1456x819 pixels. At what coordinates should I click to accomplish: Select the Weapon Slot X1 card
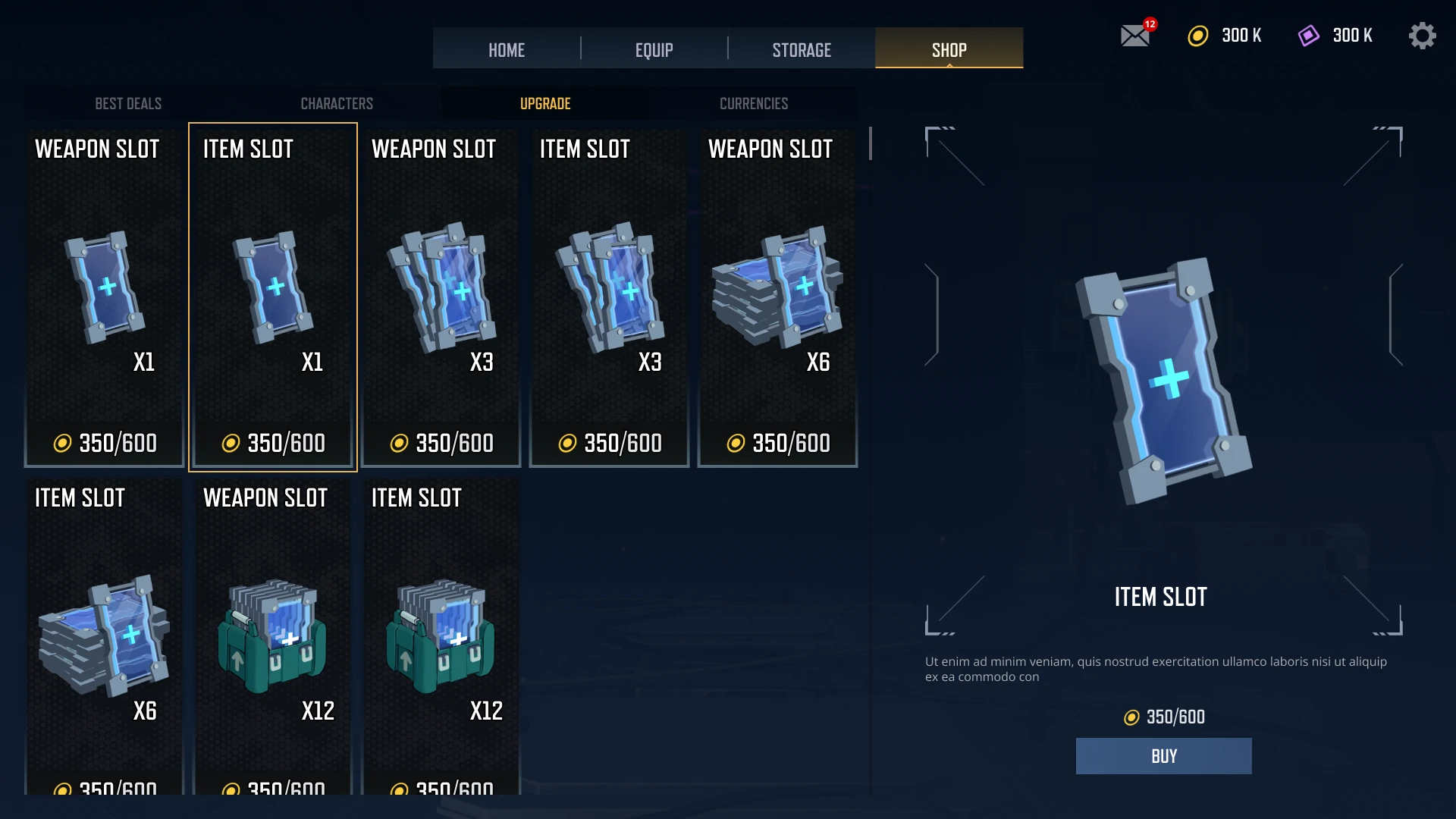[x=105, y=297]
